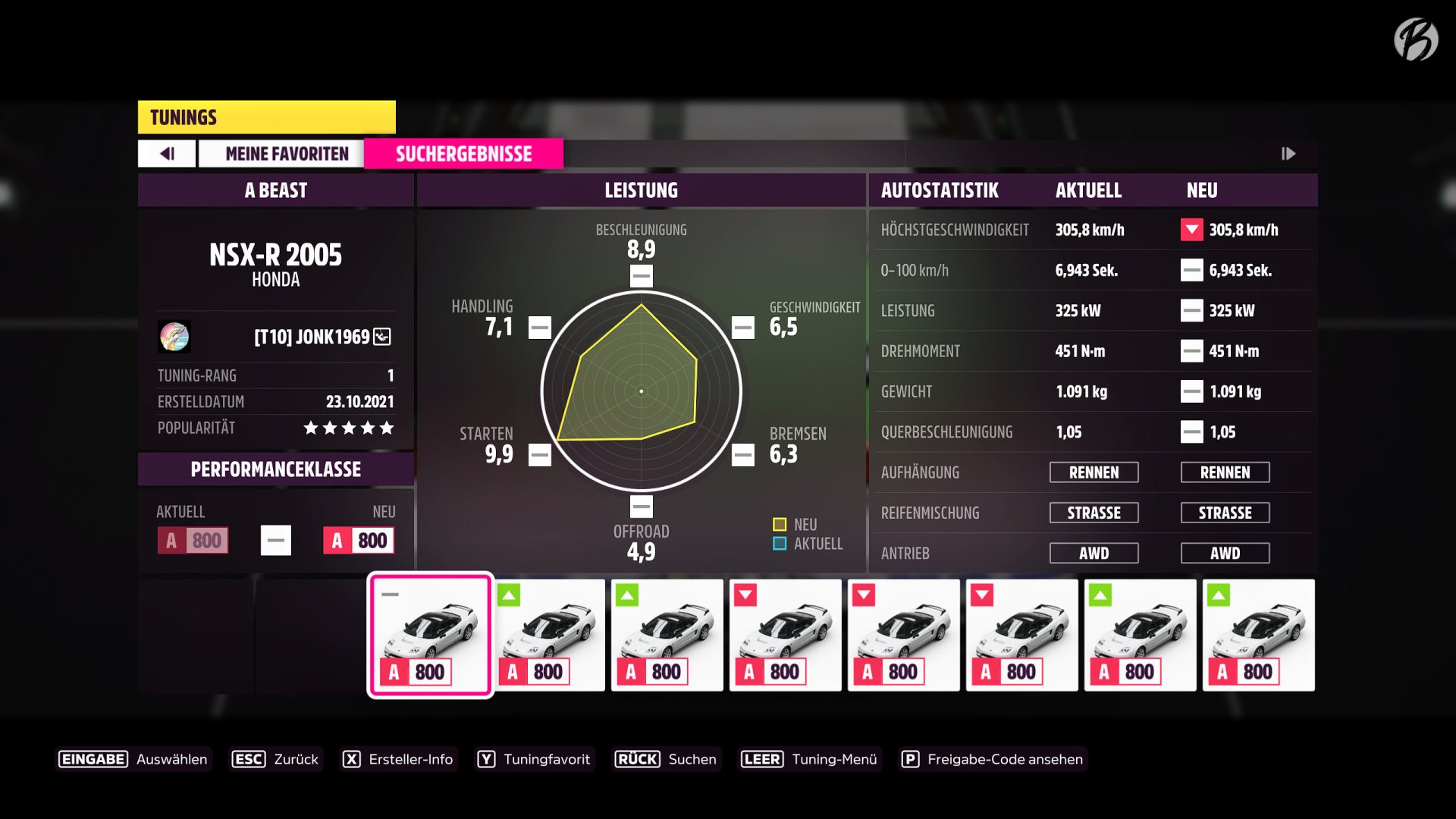Switch to the MEINE FAVORITEN tab

point(286,153)
